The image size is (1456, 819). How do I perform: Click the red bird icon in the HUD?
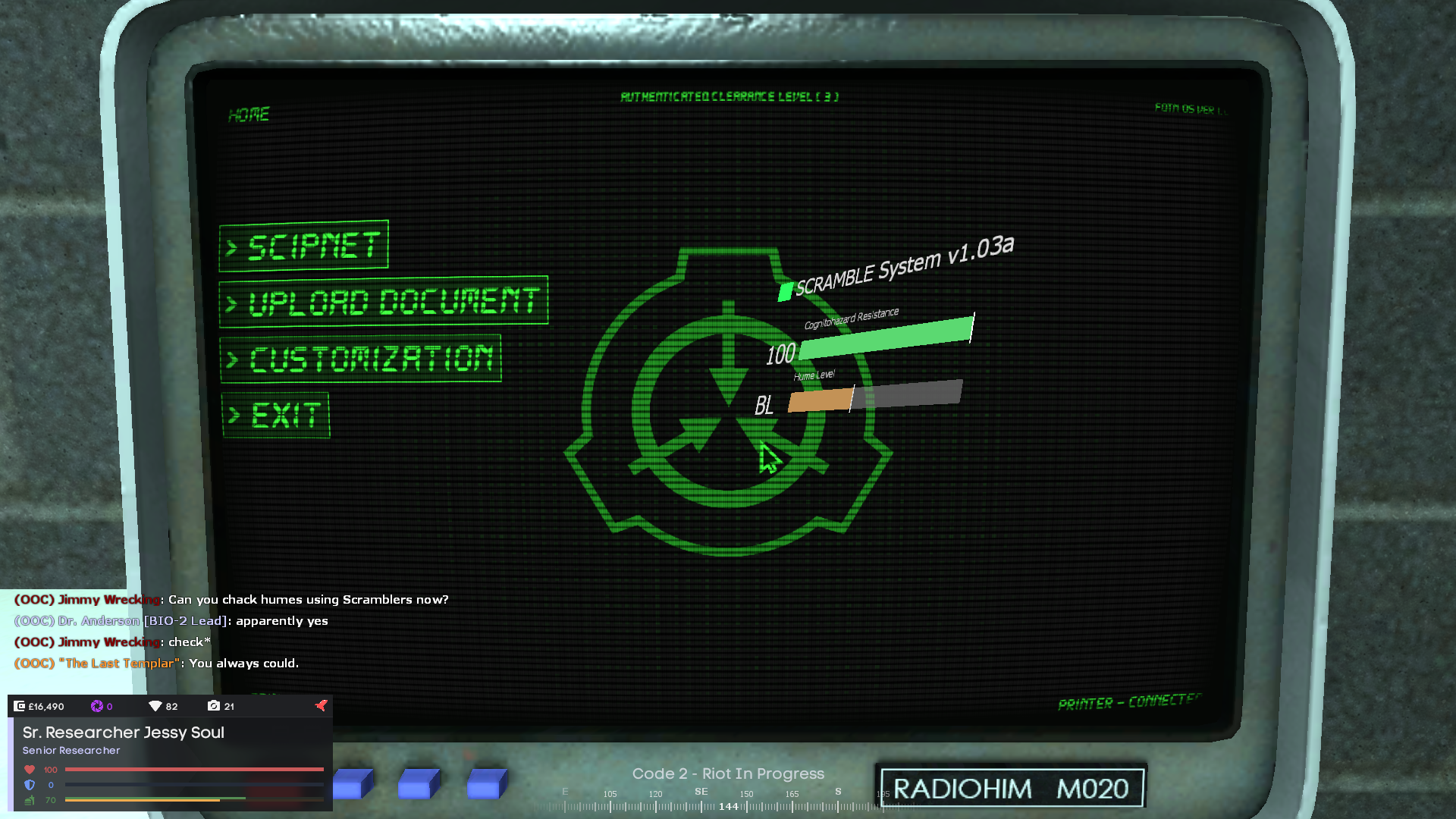pos(321,705)
